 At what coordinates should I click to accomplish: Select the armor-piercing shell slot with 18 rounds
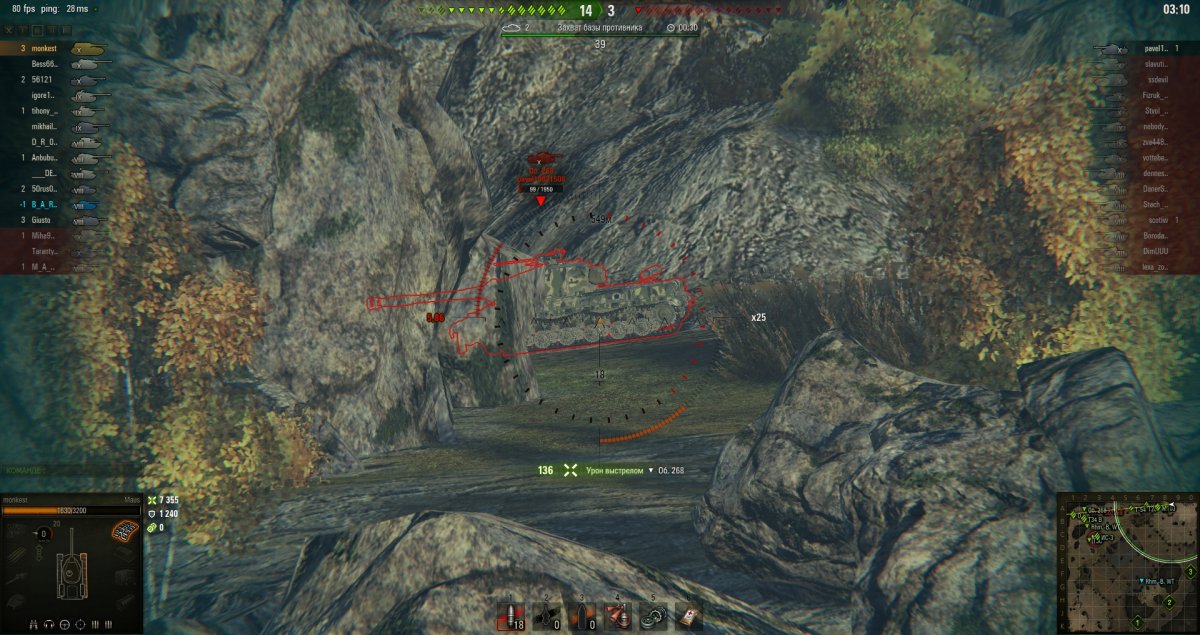click(x=511, y=615)
